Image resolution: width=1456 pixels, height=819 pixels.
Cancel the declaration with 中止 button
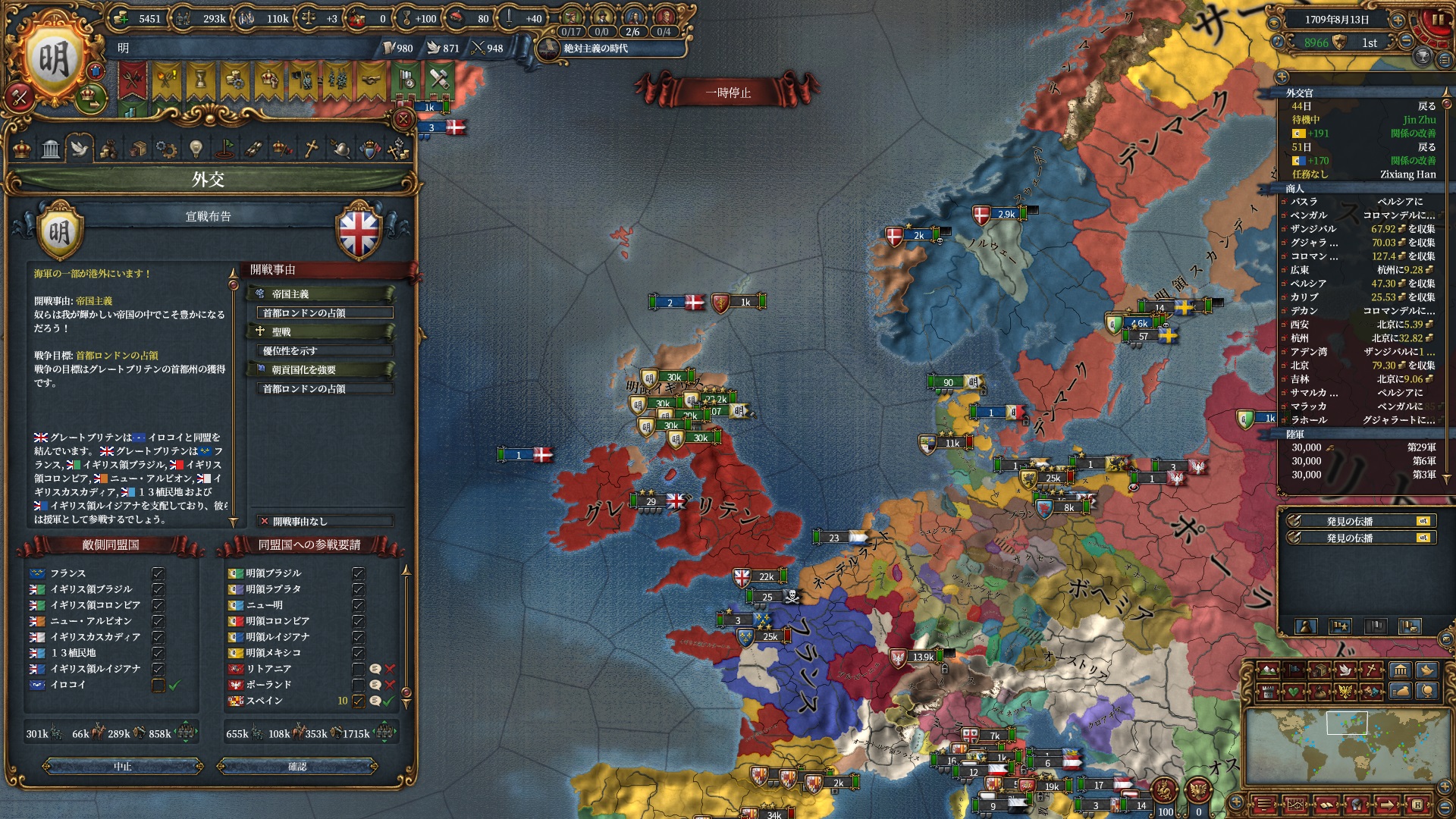coord(123,767)
